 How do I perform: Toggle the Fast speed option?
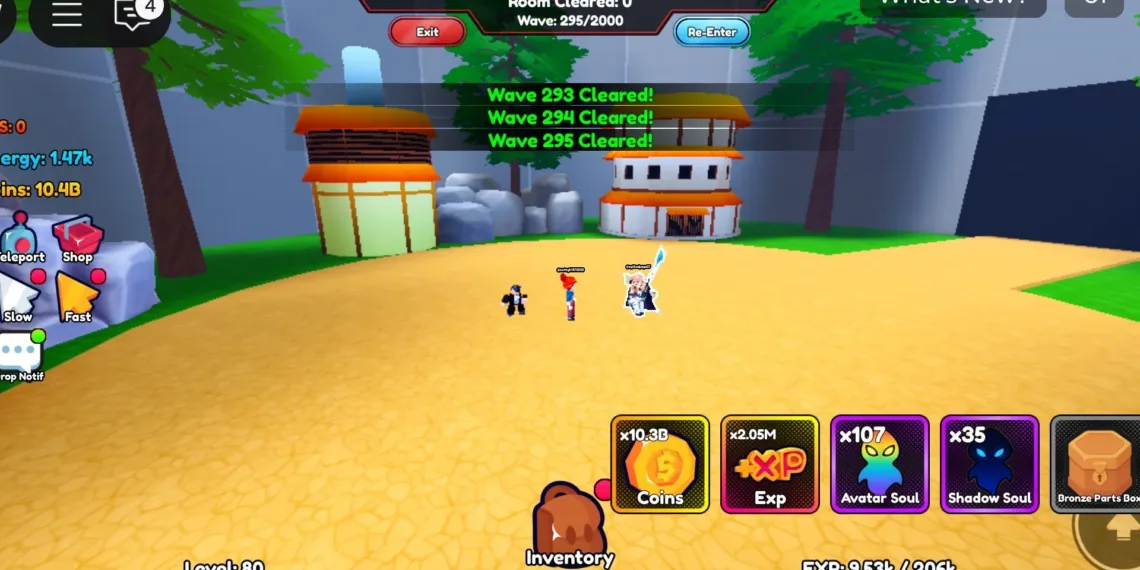tap(77, 298)
